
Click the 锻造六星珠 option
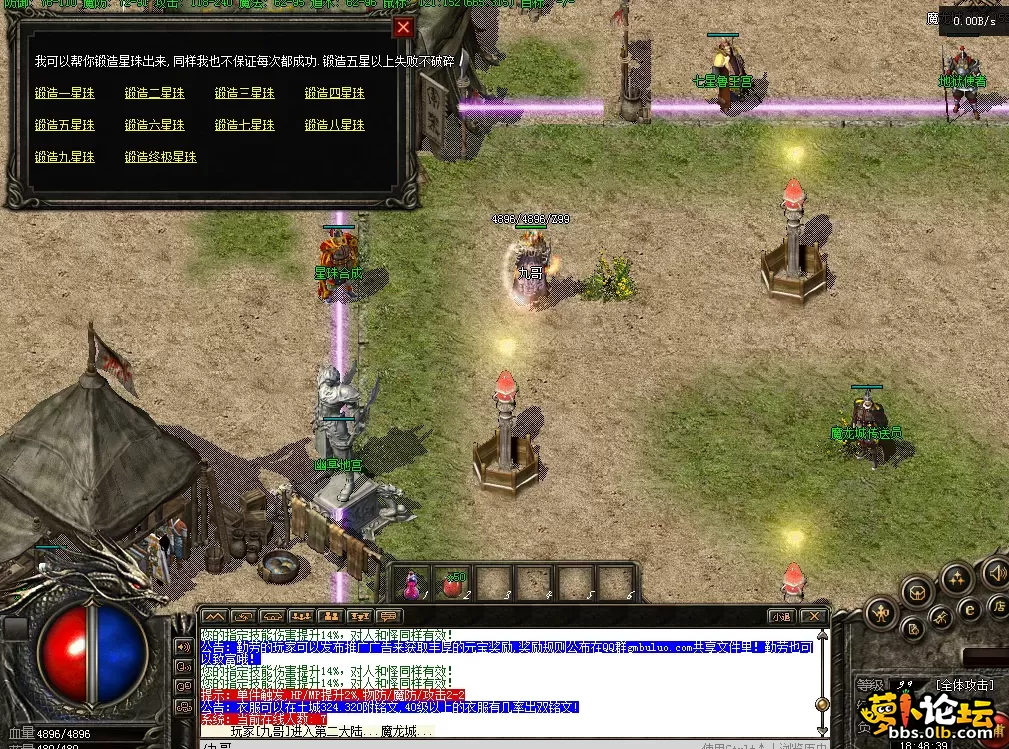[155, 126]
